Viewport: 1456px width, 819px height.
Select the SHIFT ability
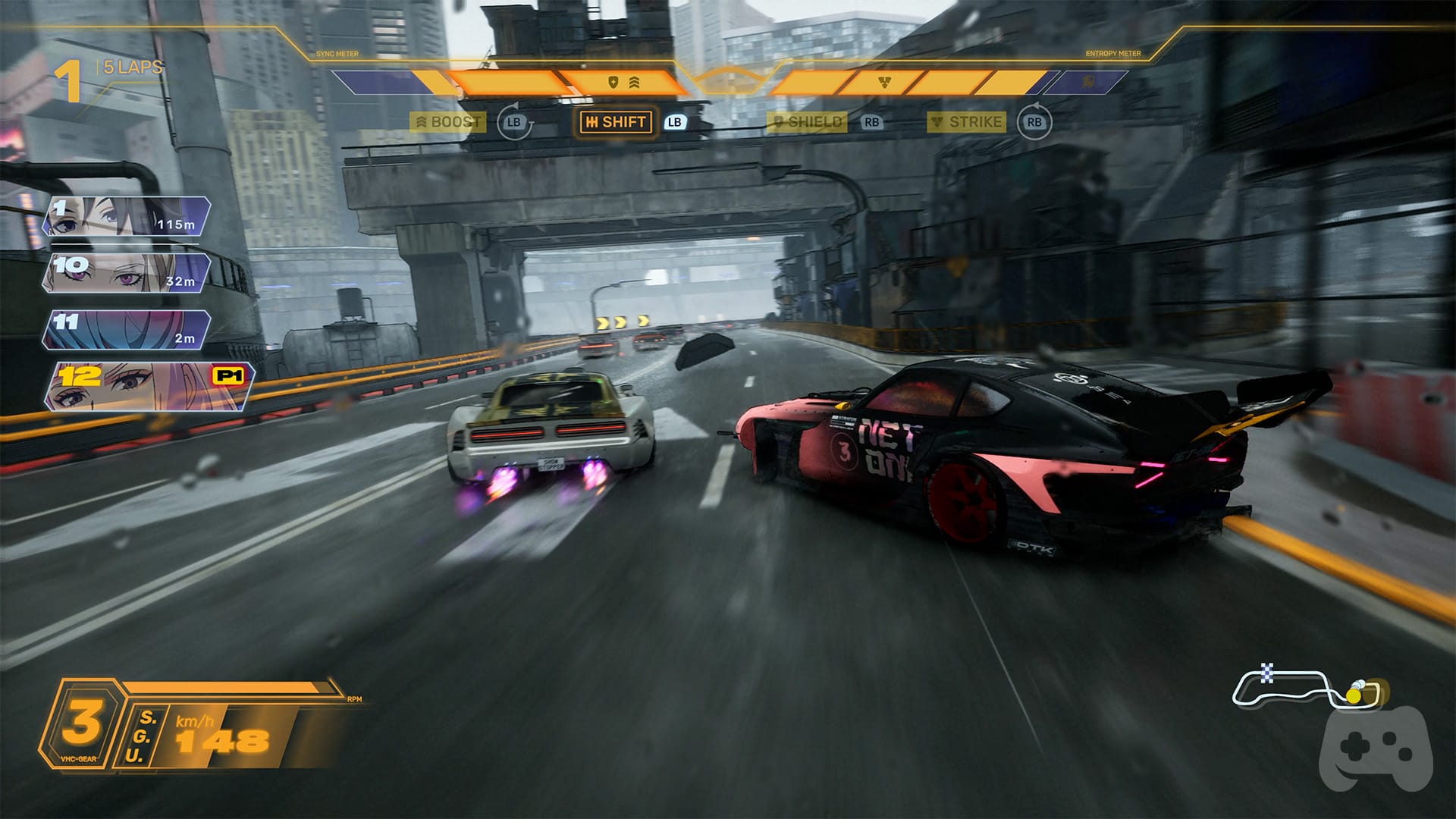pyautogui.click(x=616, y=122)
